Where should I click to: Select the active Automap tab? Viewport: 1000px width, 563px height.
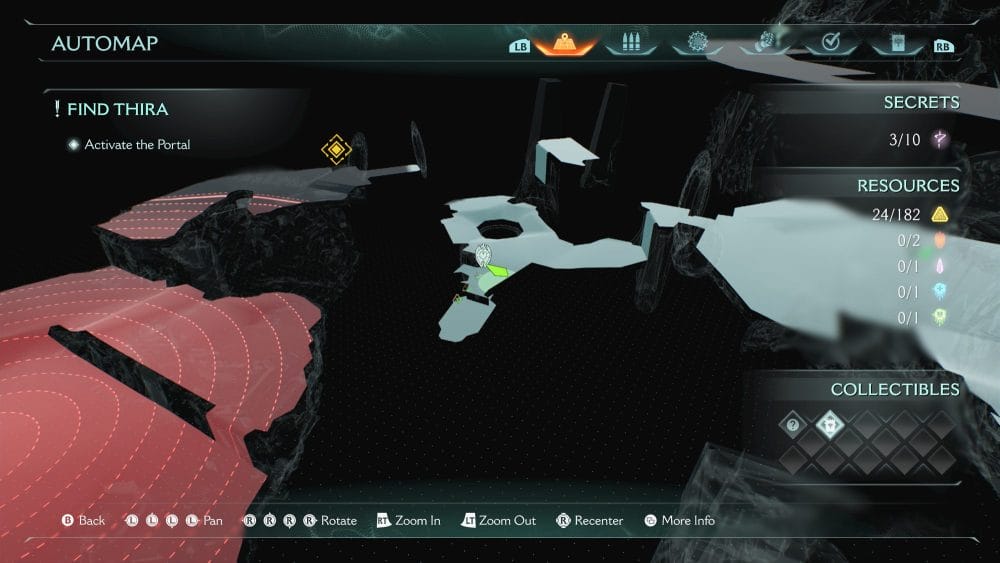tap(565, 44)
